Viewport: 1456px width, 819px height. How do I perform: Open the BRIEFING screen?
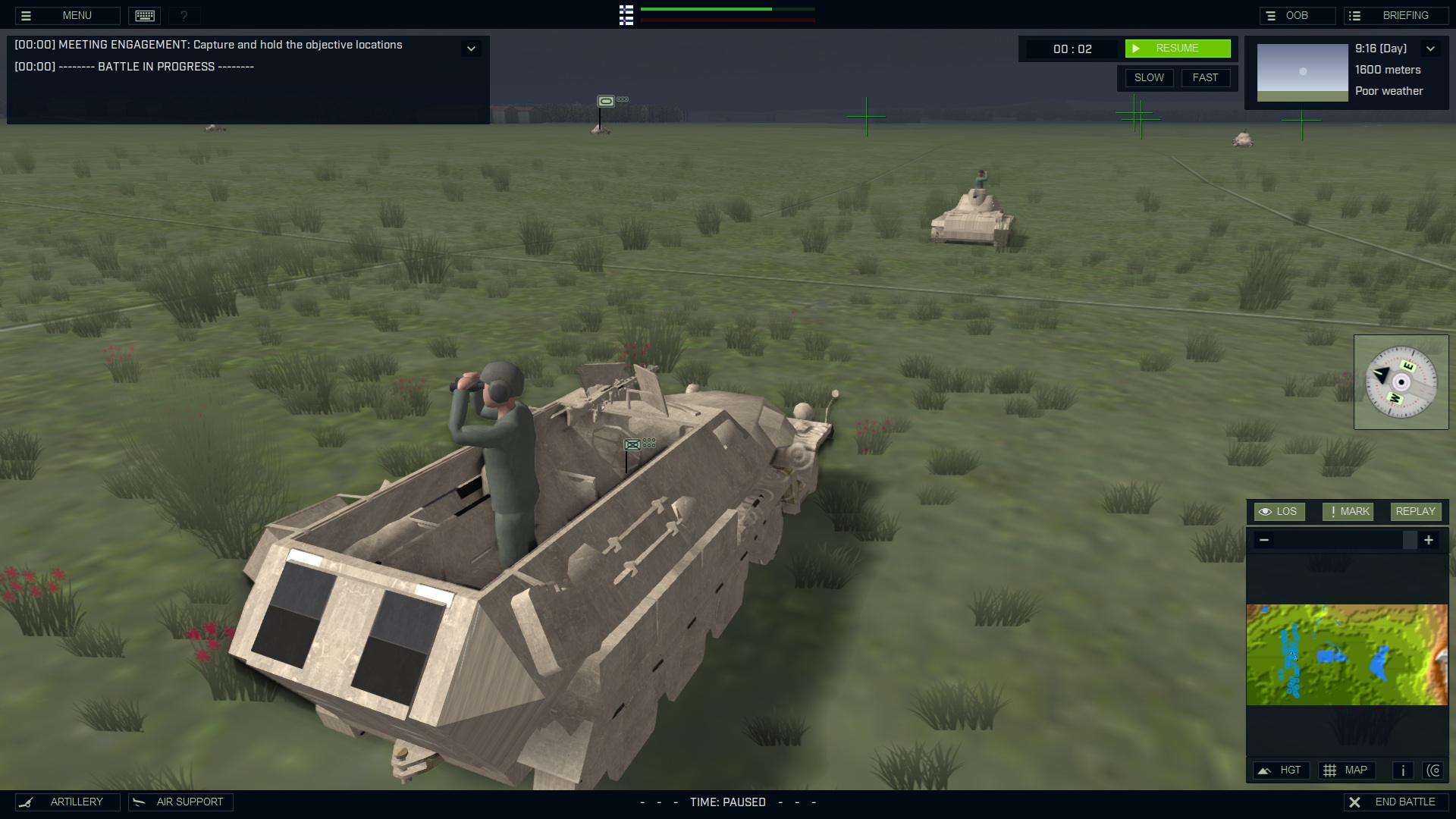[1395, 14]
